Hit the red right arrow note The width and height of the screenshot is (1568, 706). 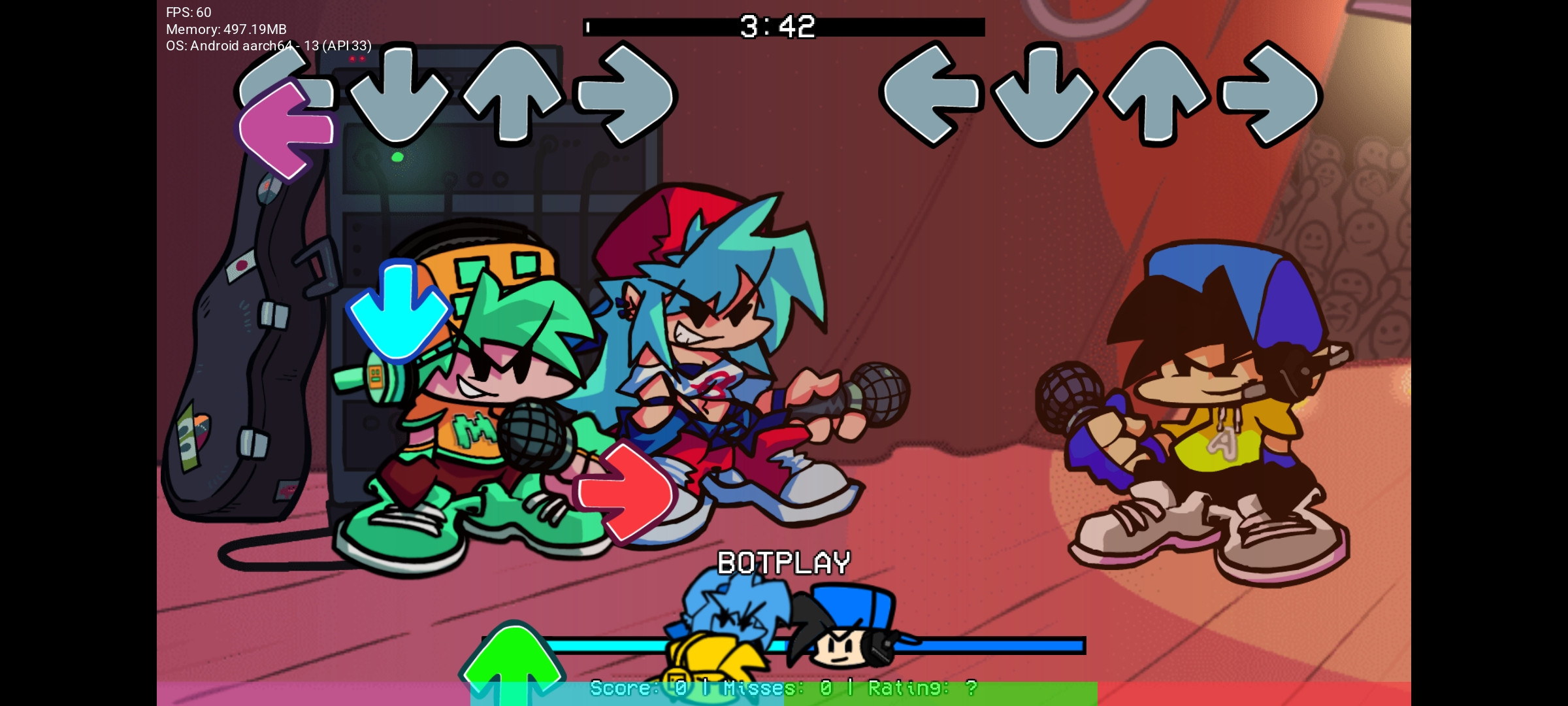624,490
